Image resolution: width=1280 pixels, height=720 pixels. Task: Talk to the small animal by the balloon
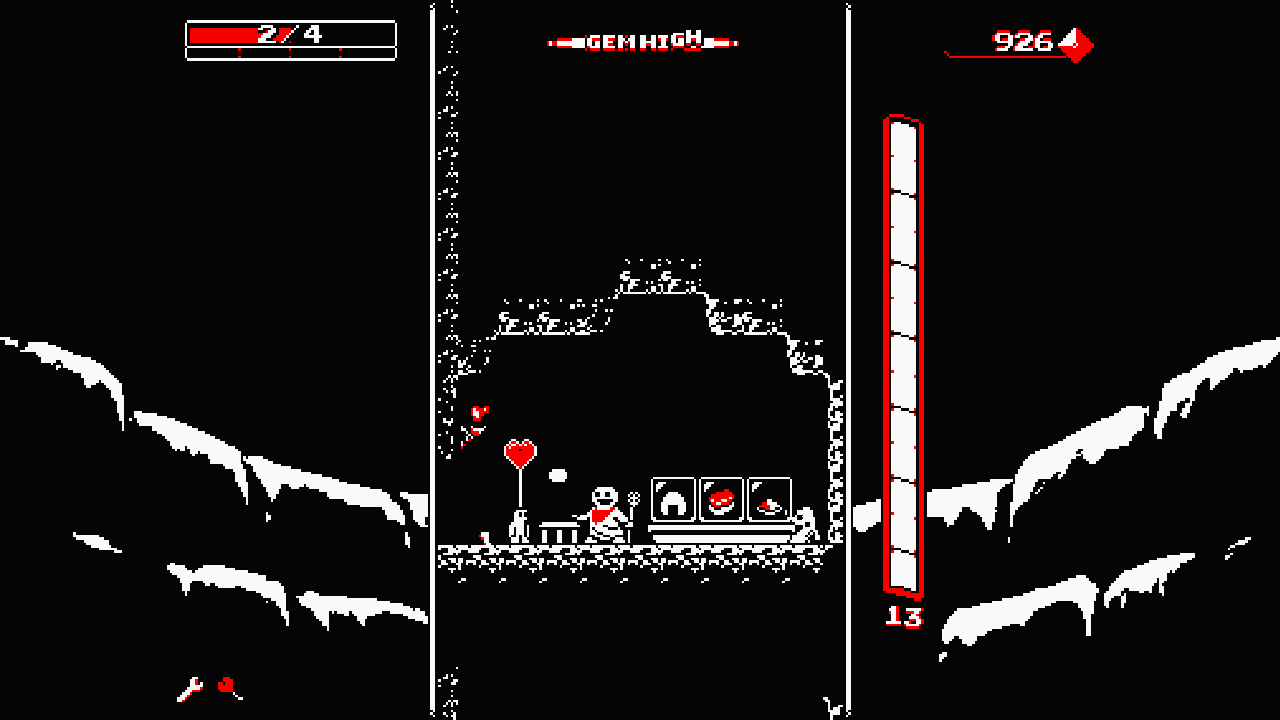click(x=519, y=528)
